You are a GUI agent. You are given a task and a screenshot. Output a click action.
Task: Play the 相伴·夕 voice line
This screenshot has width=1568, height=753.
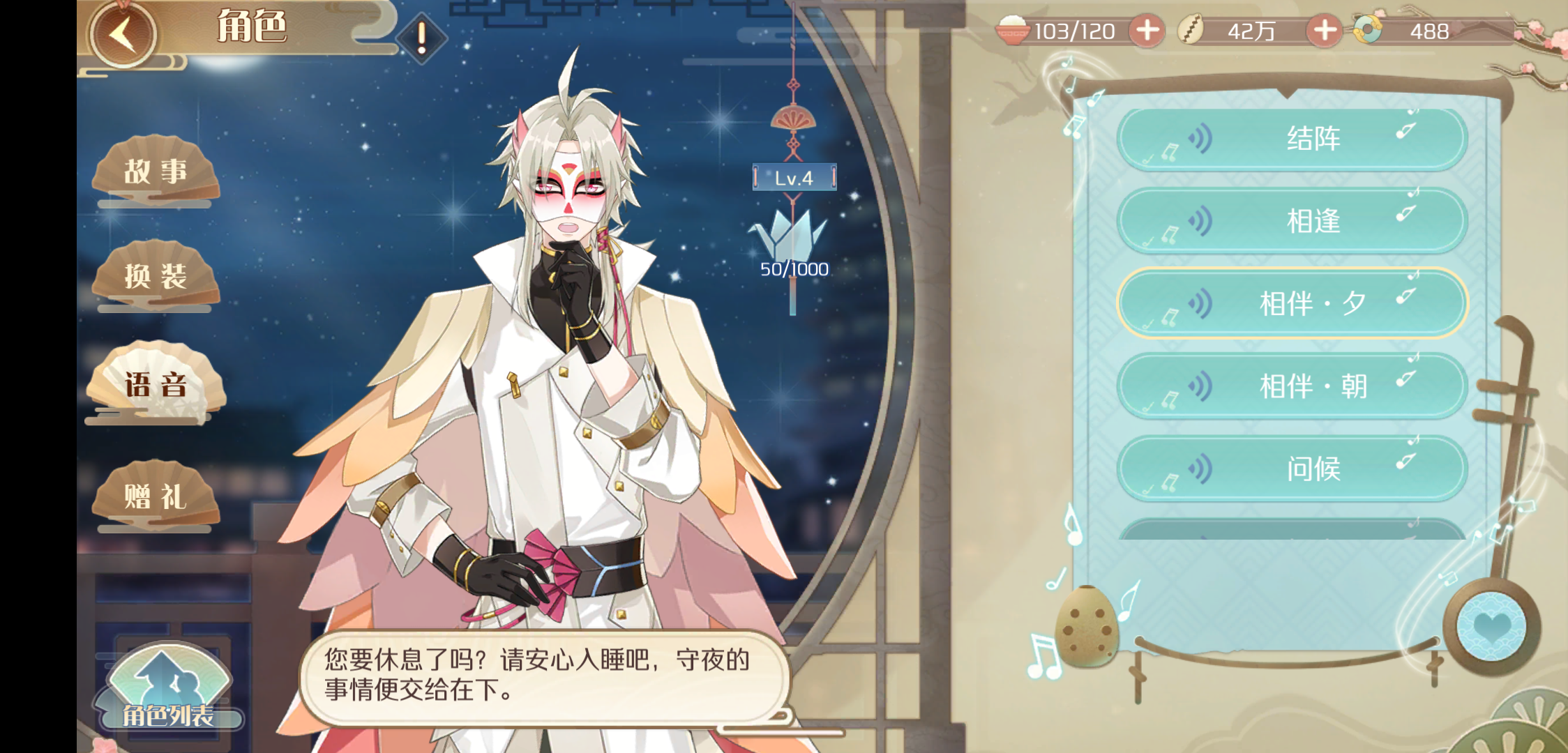1292,303
